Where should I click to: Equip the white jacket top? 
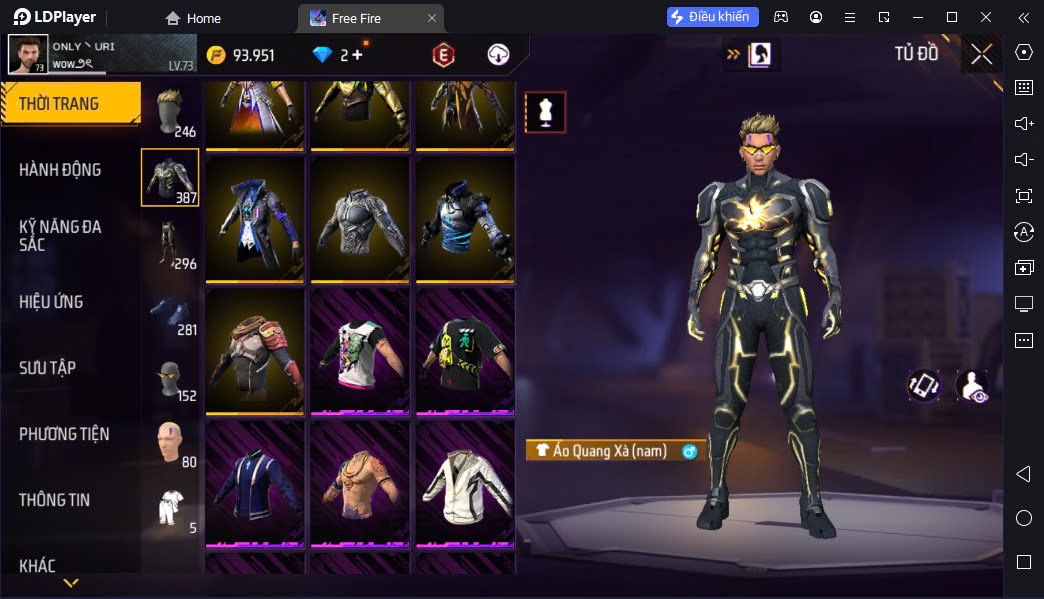tap(465, 484)
